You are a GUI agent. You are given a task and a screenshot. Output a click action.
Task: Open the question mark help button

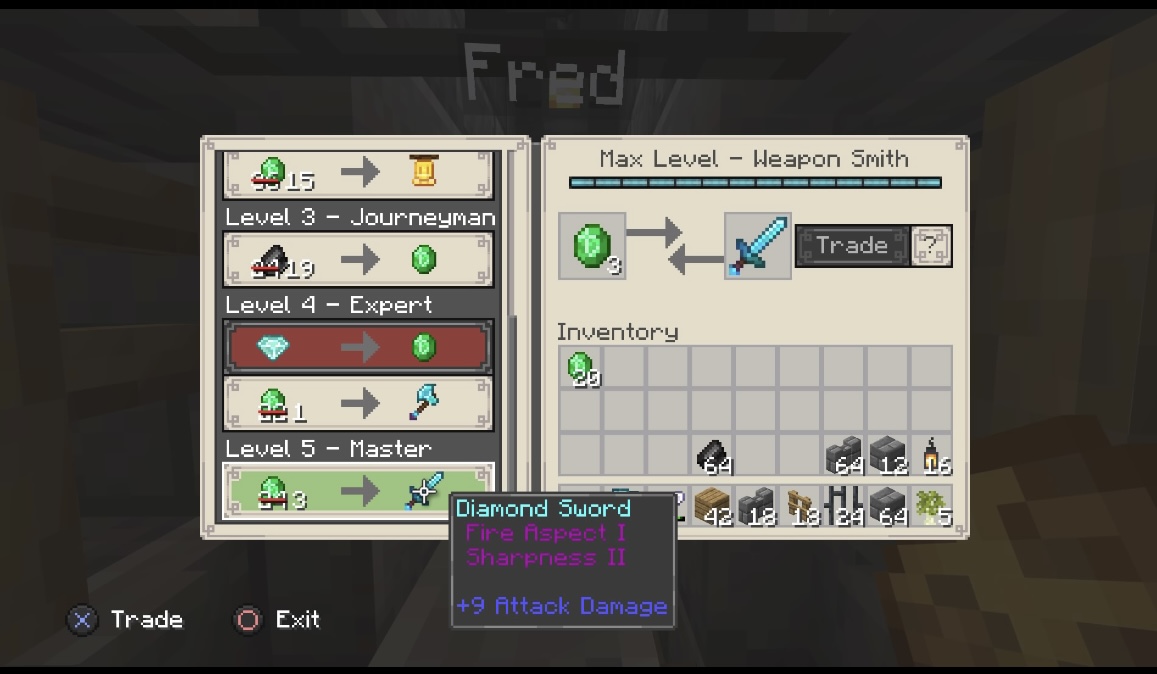[x=932, y=246]
